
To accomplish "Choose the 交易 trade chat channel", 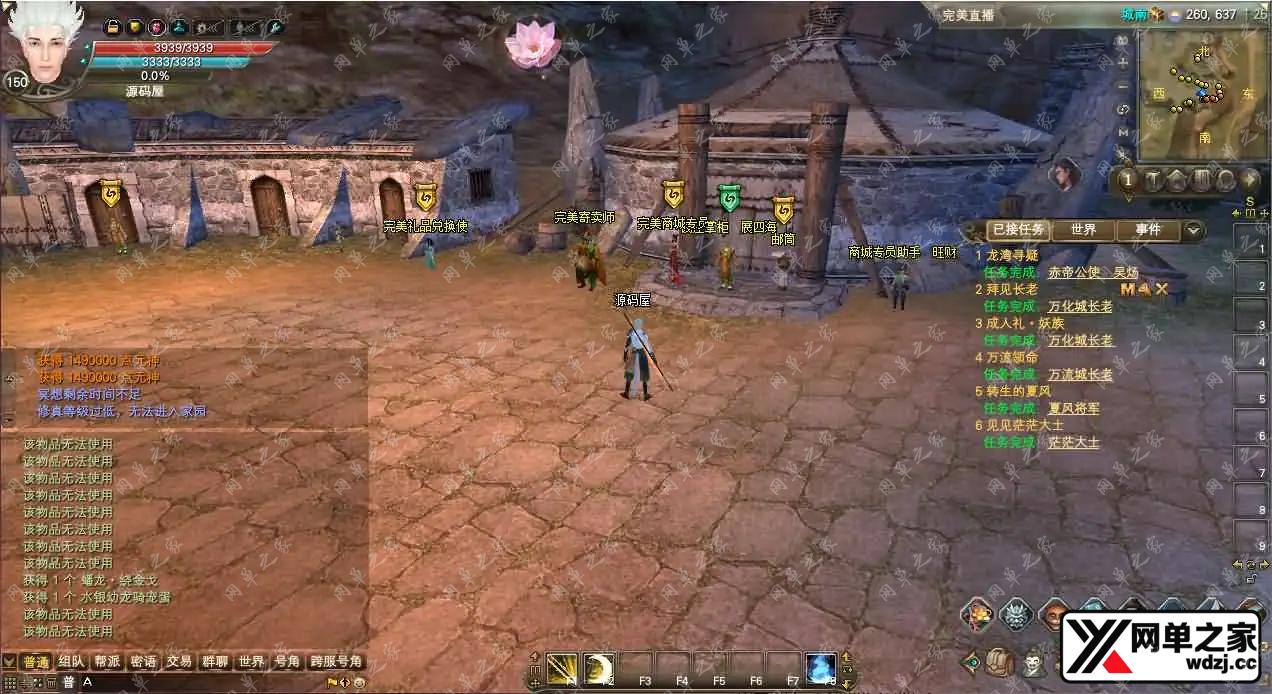I will point(179,662).
